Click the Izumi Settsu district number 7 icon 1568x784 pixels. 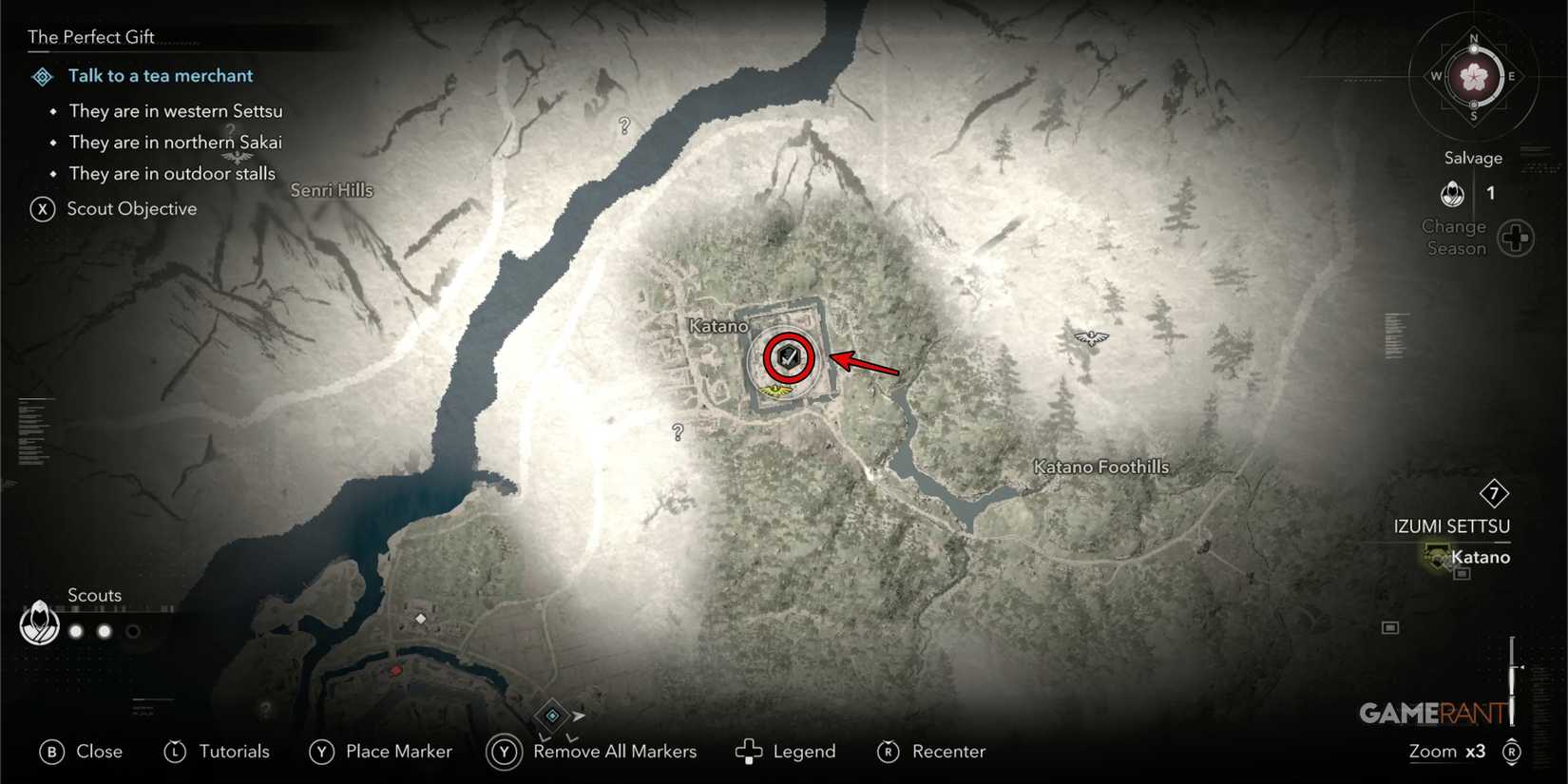click(x=1494, y=493)
